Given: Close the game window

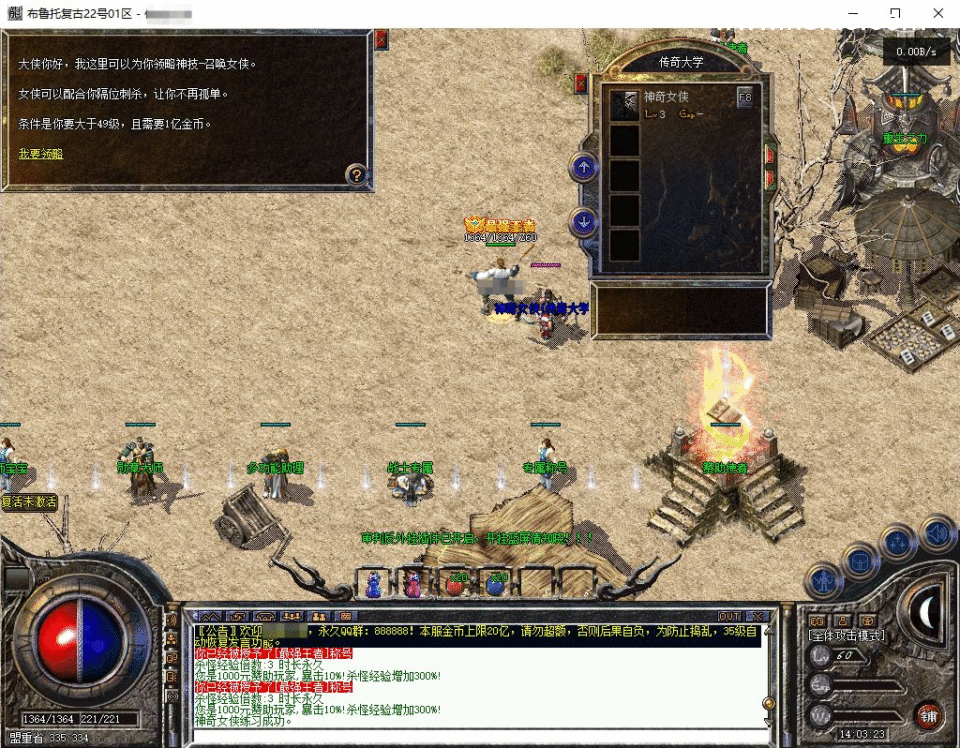Looking at the screenshot, I should [x=937, y=14].
